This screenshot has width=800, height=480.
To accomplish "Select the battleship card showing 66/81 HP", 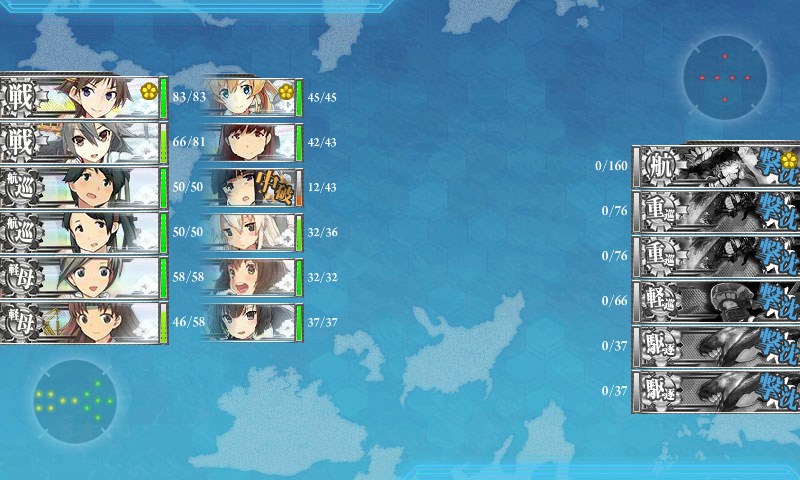I will [x=82, y=142].
